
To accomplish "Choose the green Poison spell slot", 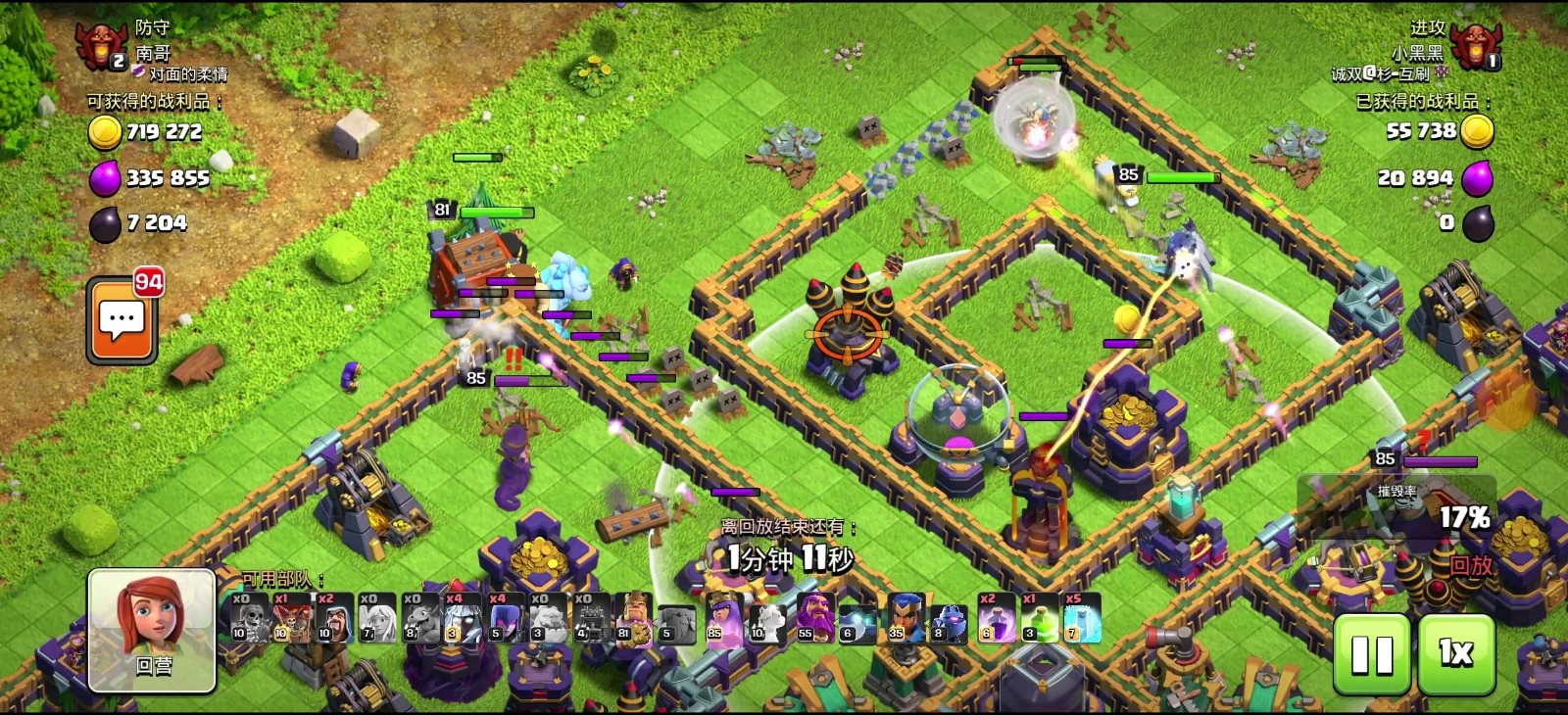I will [x=1039, y=618].
